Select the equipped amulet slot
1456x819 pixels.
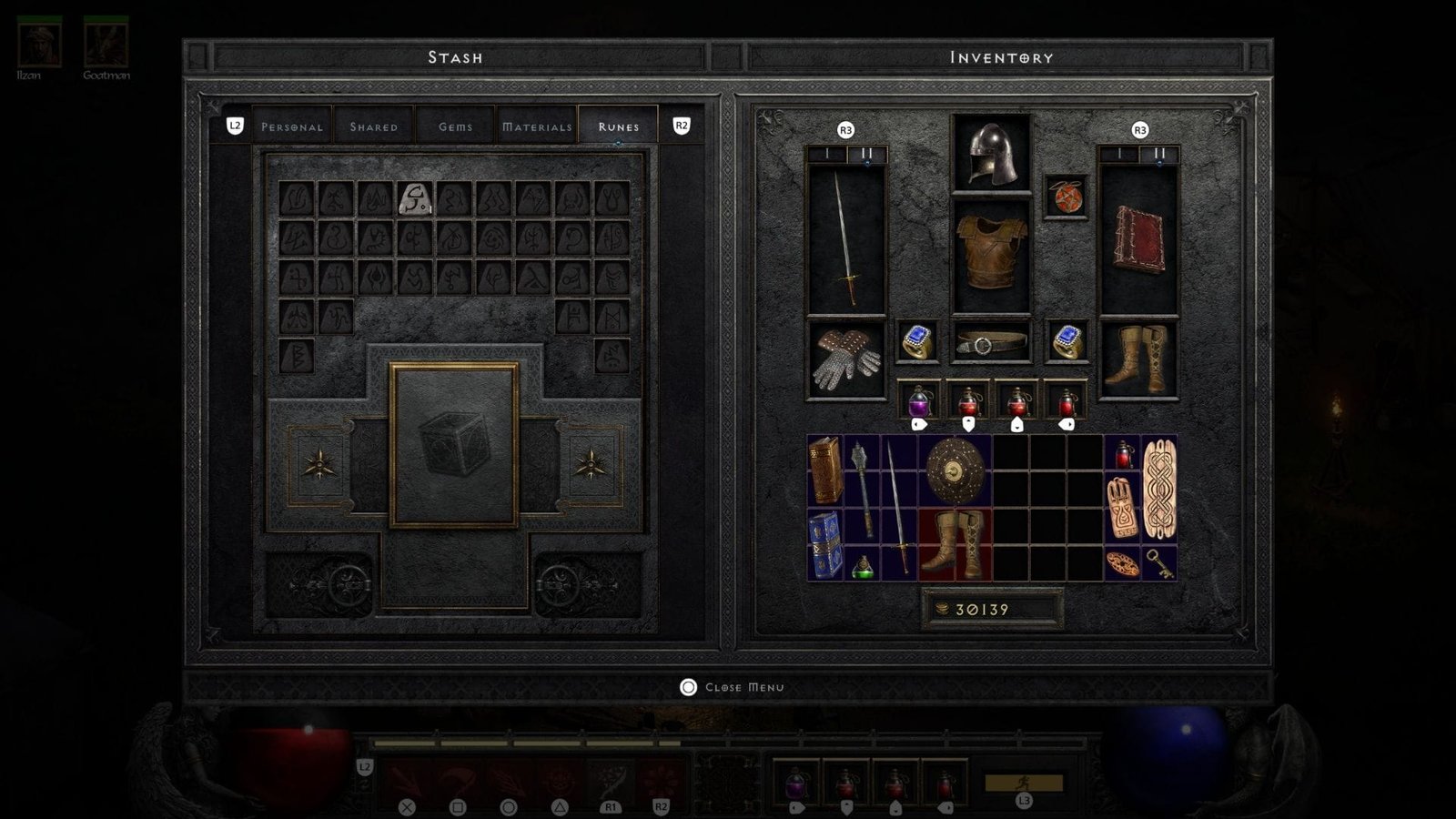pyautogui.click(x=1066, y=197)
